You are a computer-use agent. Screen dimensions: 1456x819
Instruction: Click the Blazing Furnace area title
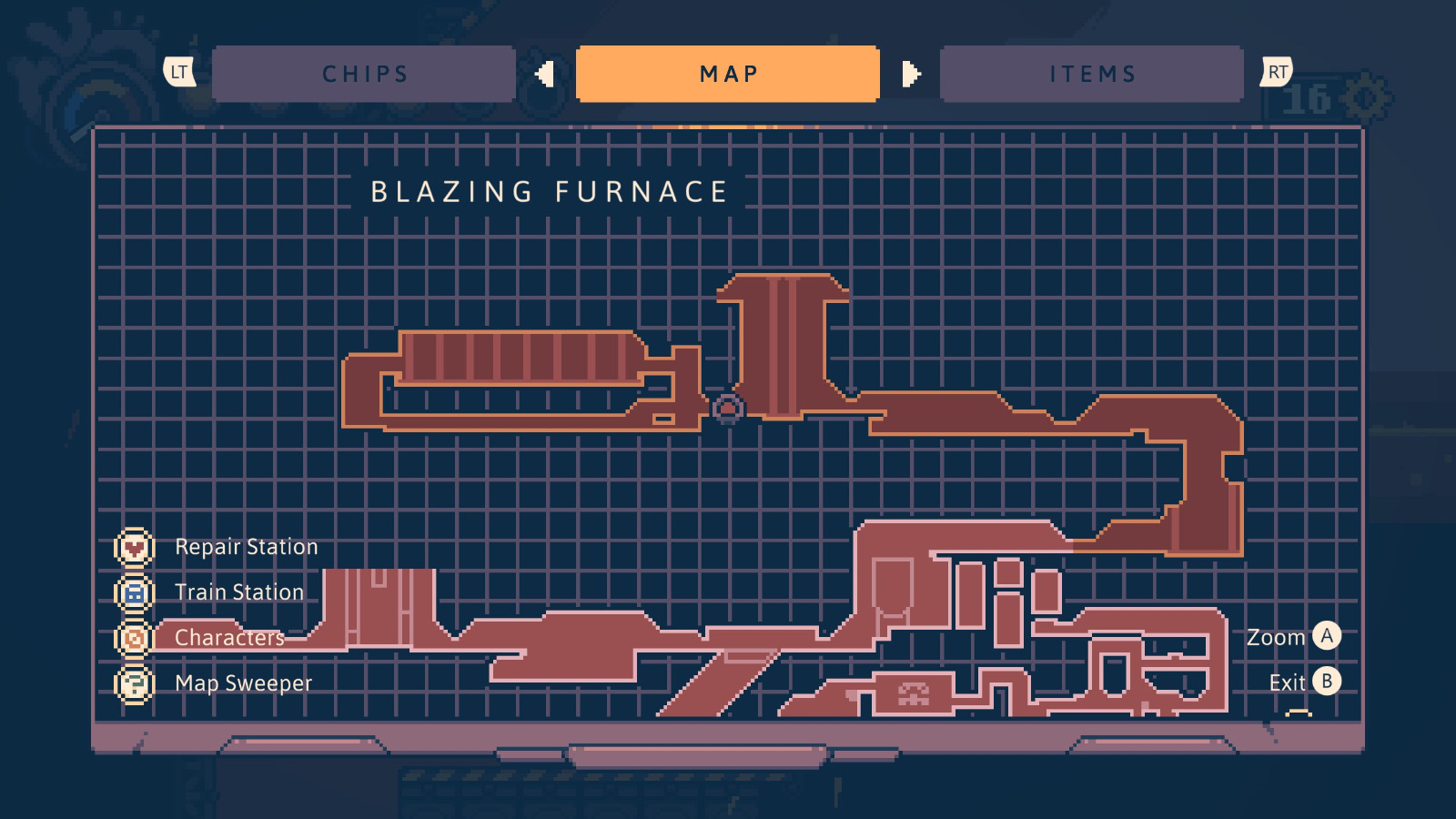[x=548, y=192]
